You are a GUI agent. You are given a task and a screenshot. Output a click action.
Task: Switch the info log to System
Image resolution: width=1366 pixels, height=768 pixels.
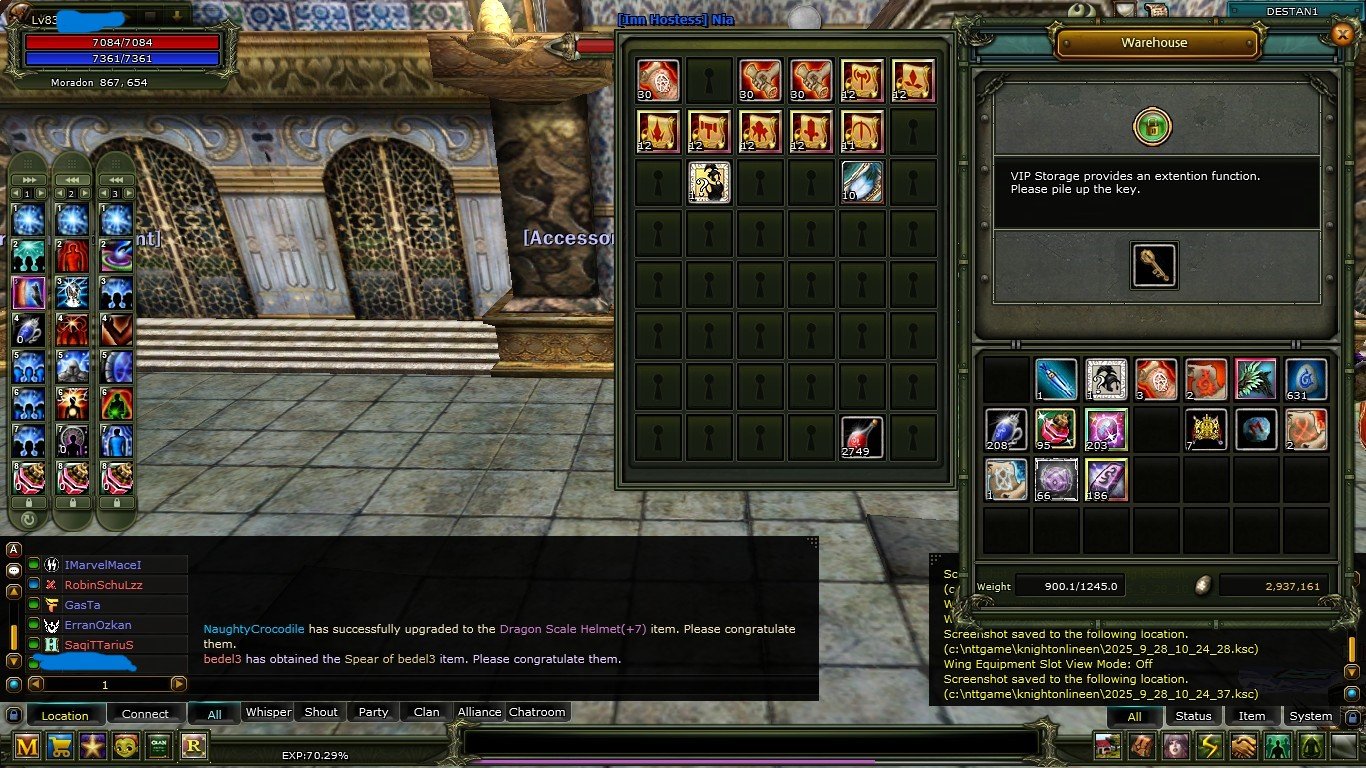point(1310,716)
